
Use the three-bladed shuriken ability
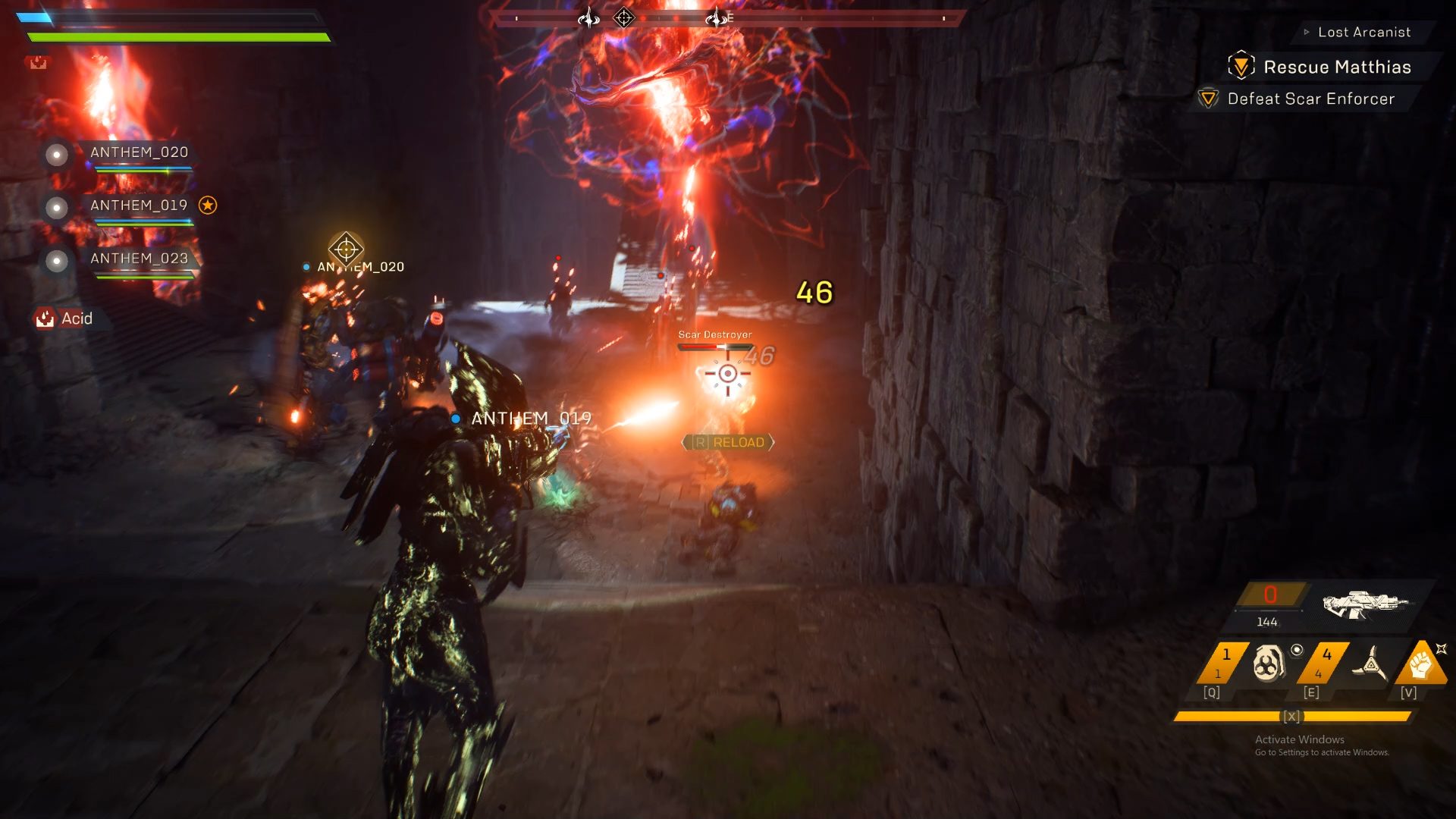point(1370,664)
